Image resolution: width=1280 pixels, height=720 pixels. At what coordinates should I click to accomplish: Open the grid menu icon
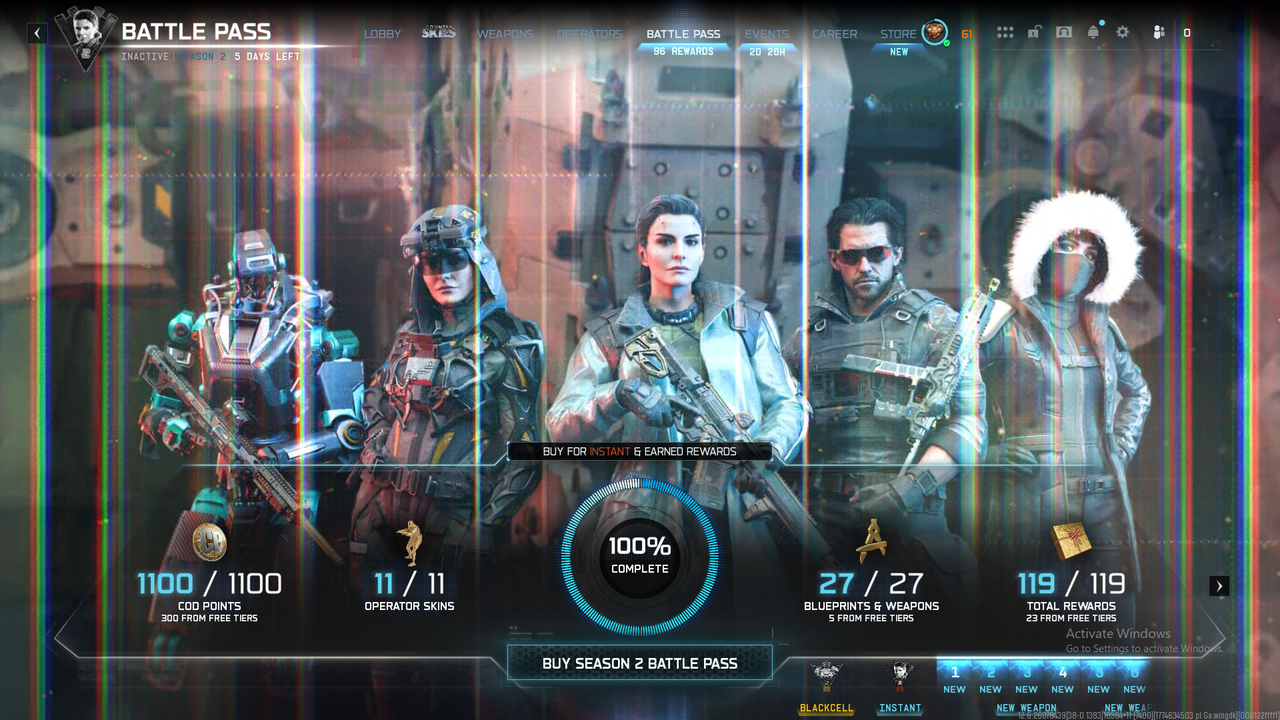click(x=1005, y=33)
